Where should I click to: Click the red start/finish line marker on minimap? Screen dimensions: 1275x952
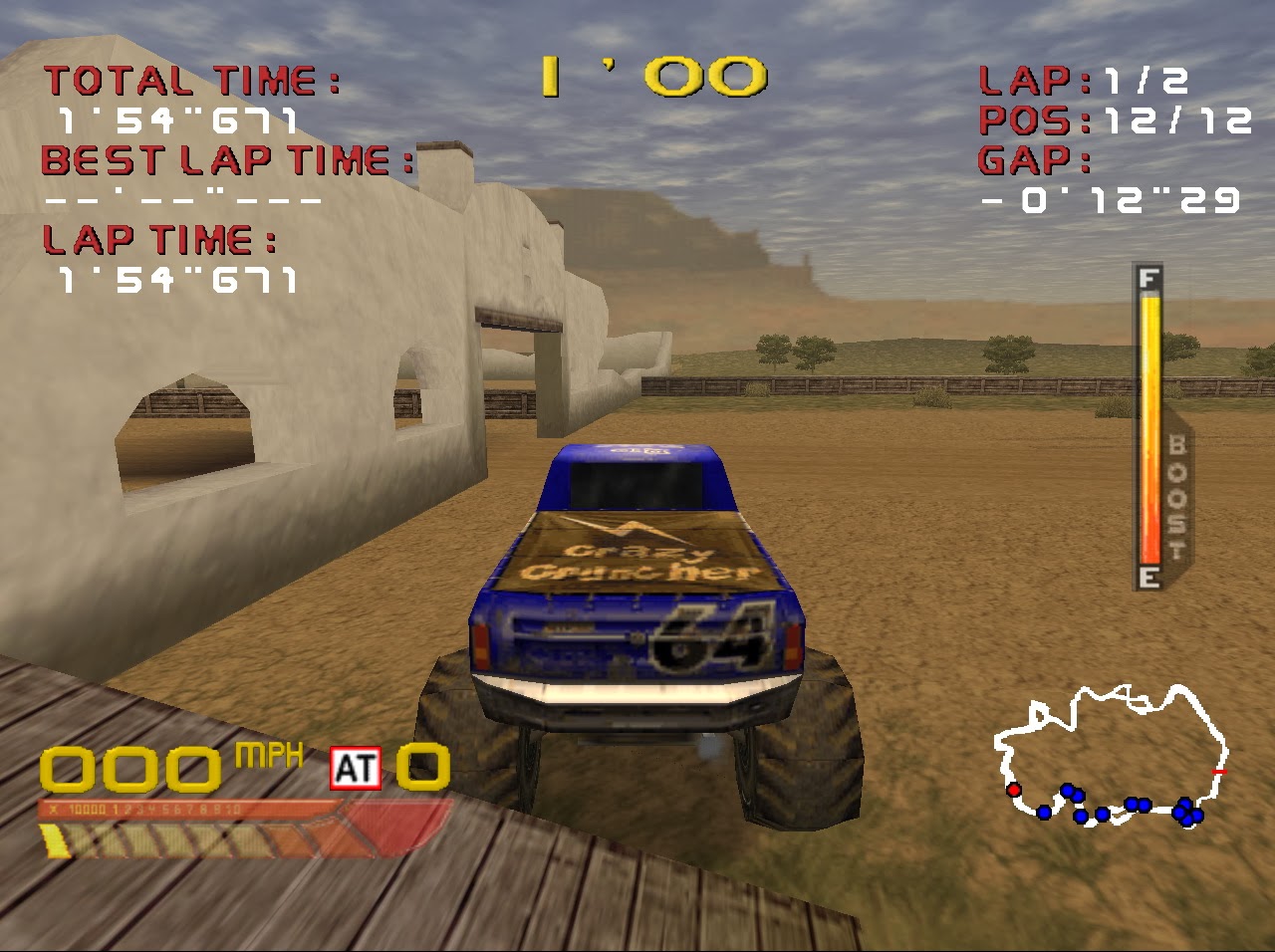[x=1217, y=770]
